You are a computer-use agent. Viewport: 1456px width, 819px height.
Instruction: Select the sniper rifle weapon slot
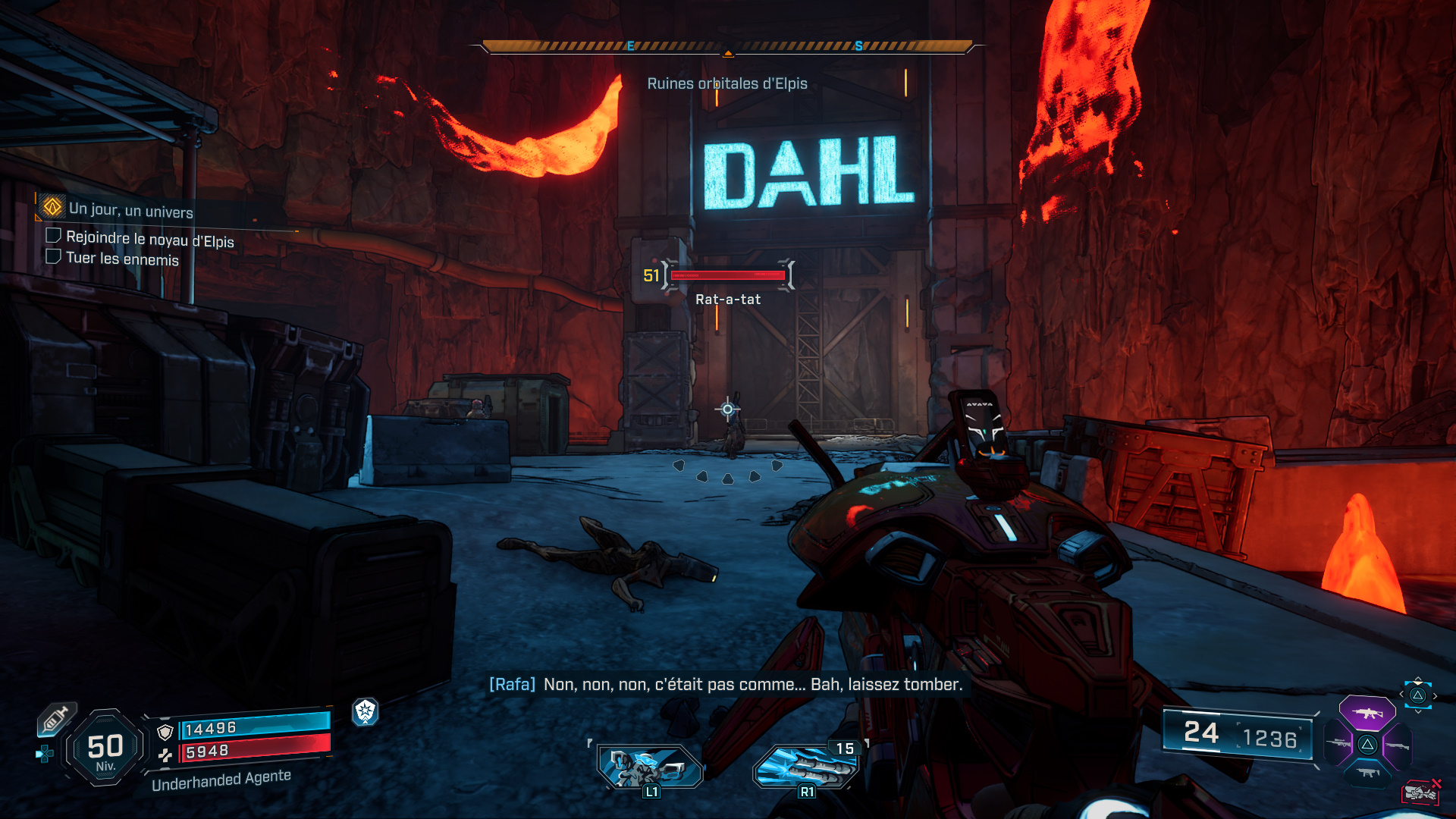1338,743
